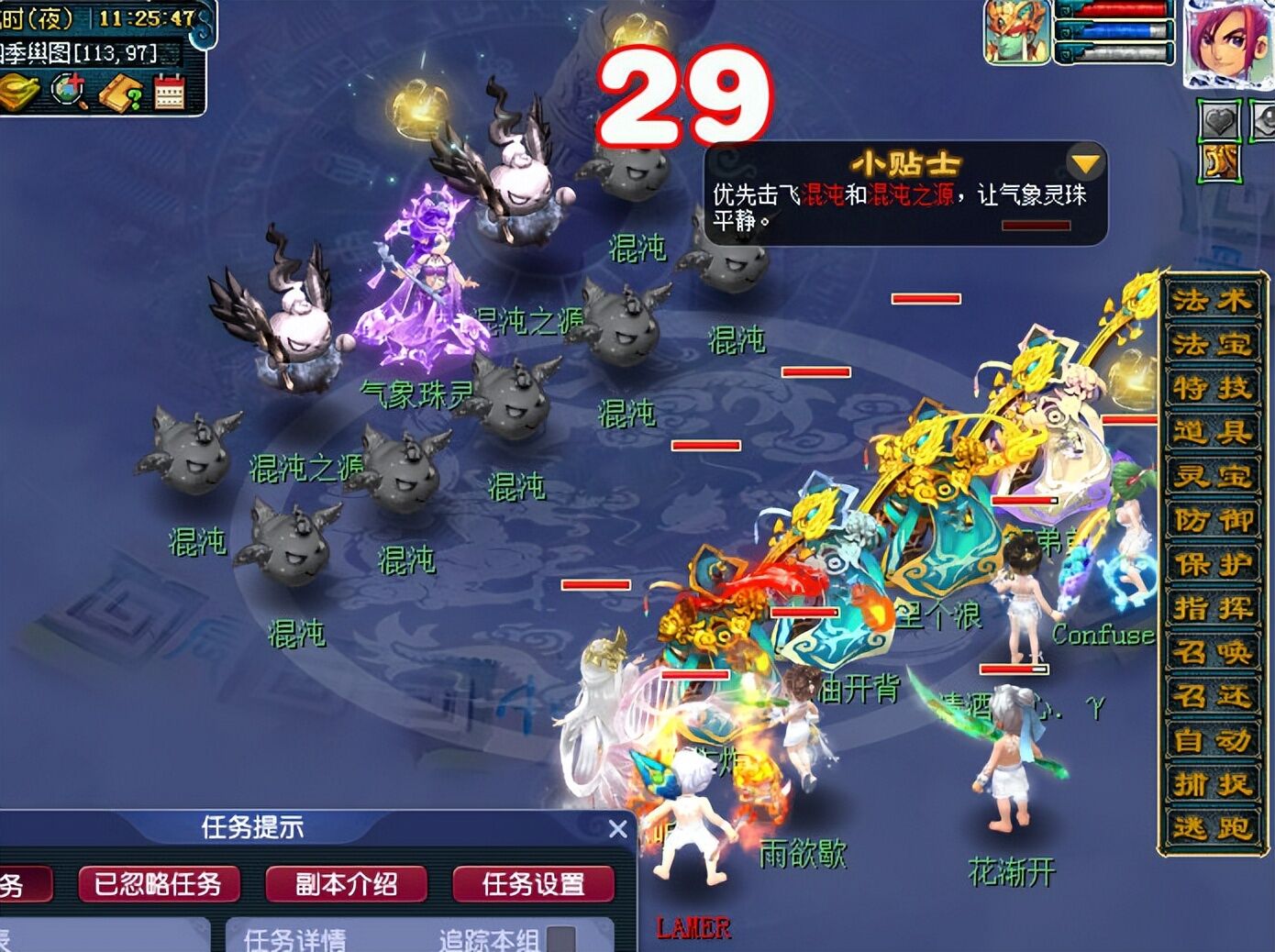Viewport: 1275px width, 952px height.
Task: Open the activity calendar icon
Action: coord(168,91)
